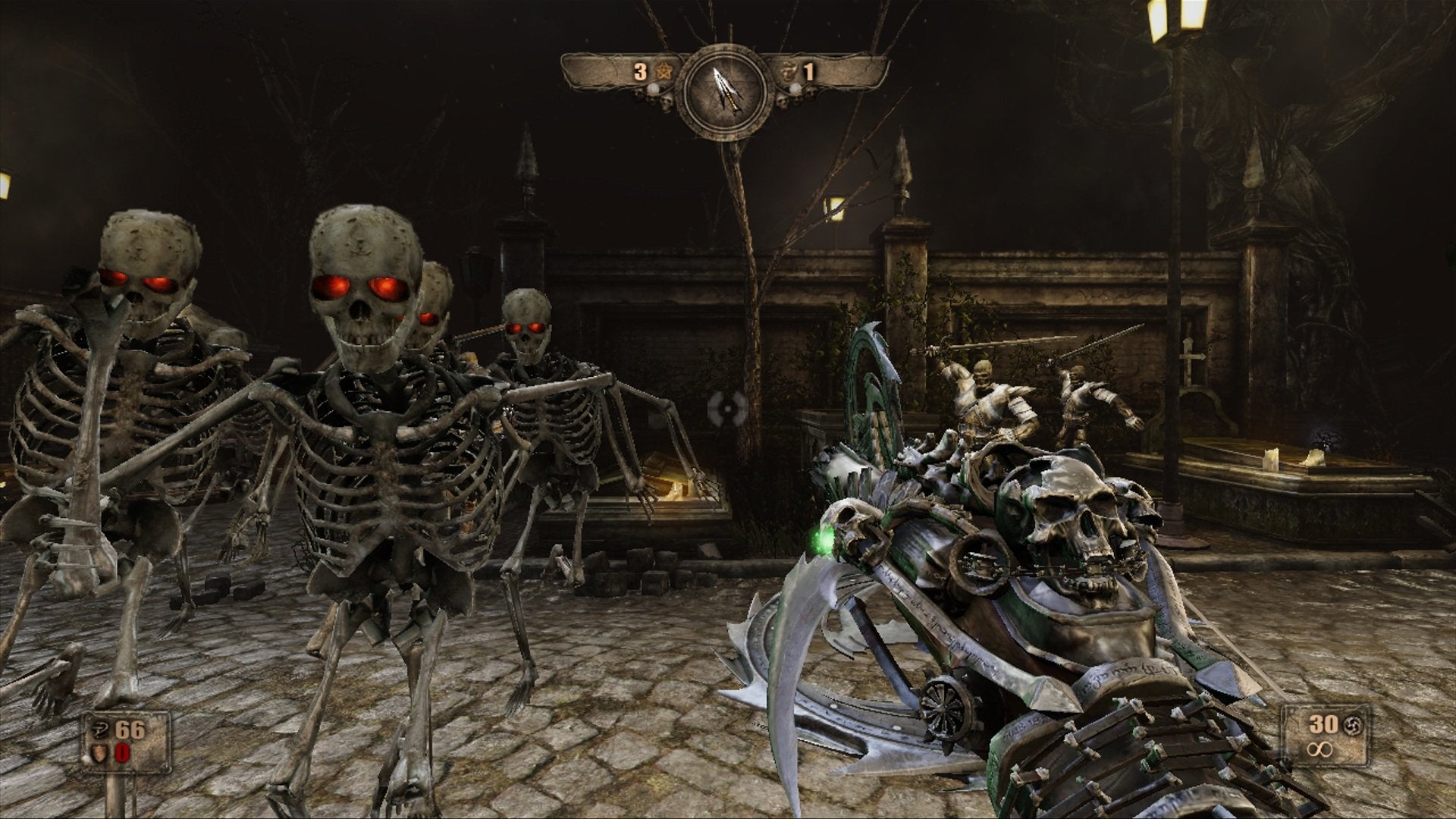Click the infinity ammo symbol
The height and width of the screenshot is (819, 1456).
coord(1319,750)
